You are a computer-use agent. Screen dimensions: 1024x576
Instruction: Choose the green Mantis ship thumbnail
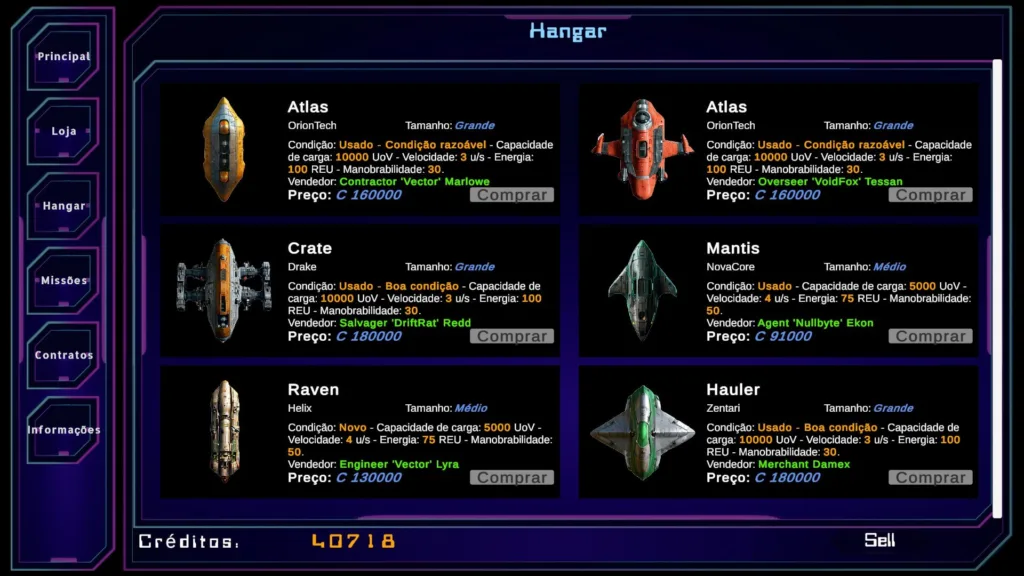[x=642, y=290]
